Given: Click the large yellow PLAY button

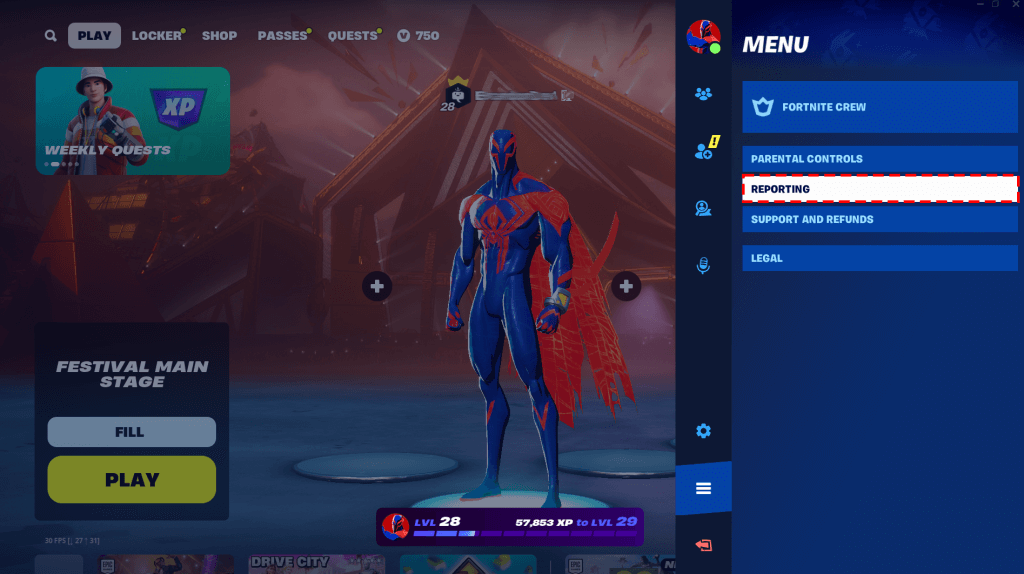Looking at the screenshot, I should (132, 479).
